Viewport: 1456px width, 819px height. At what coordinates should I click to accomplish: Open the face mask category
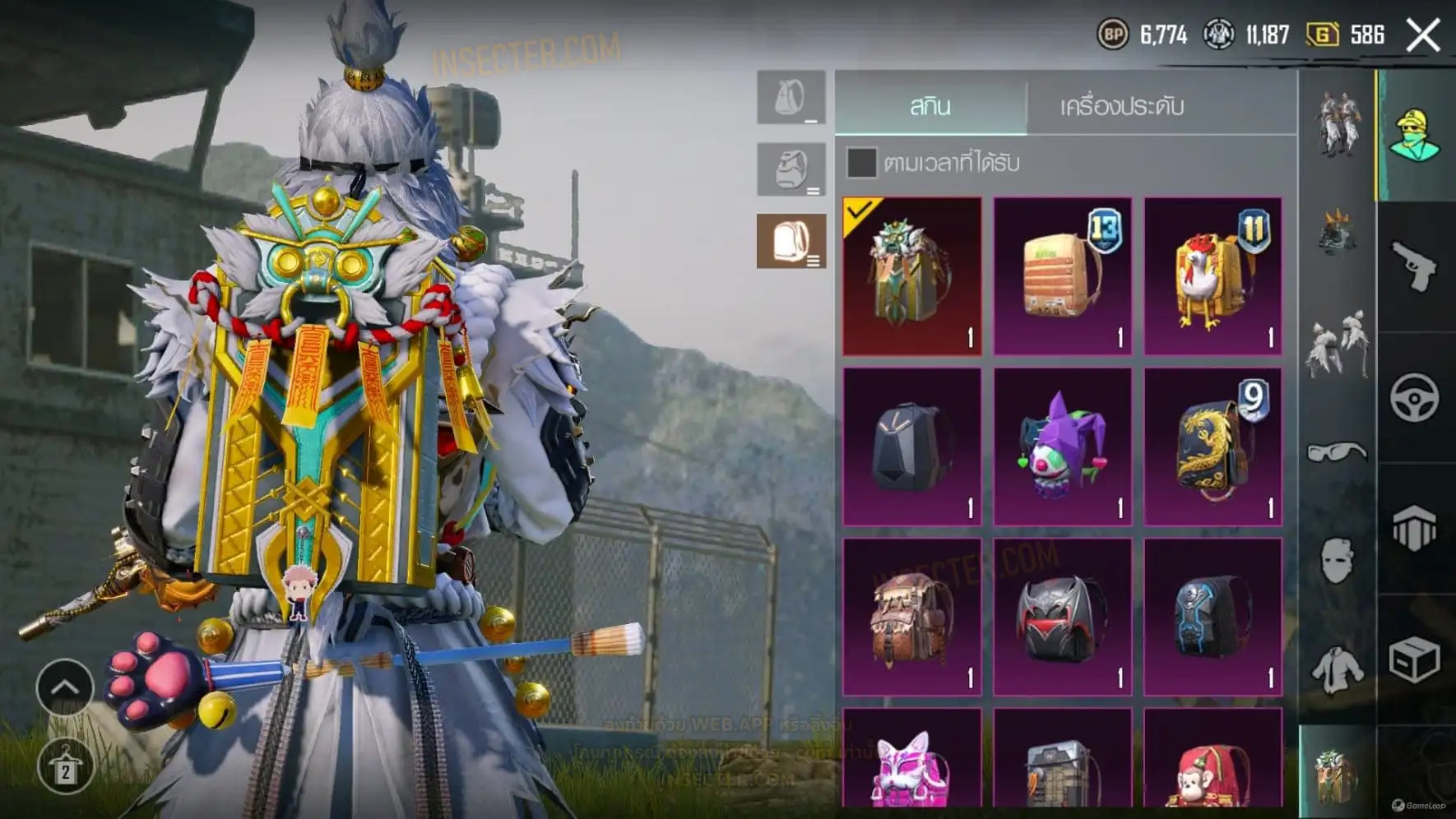coord(1337,561)
